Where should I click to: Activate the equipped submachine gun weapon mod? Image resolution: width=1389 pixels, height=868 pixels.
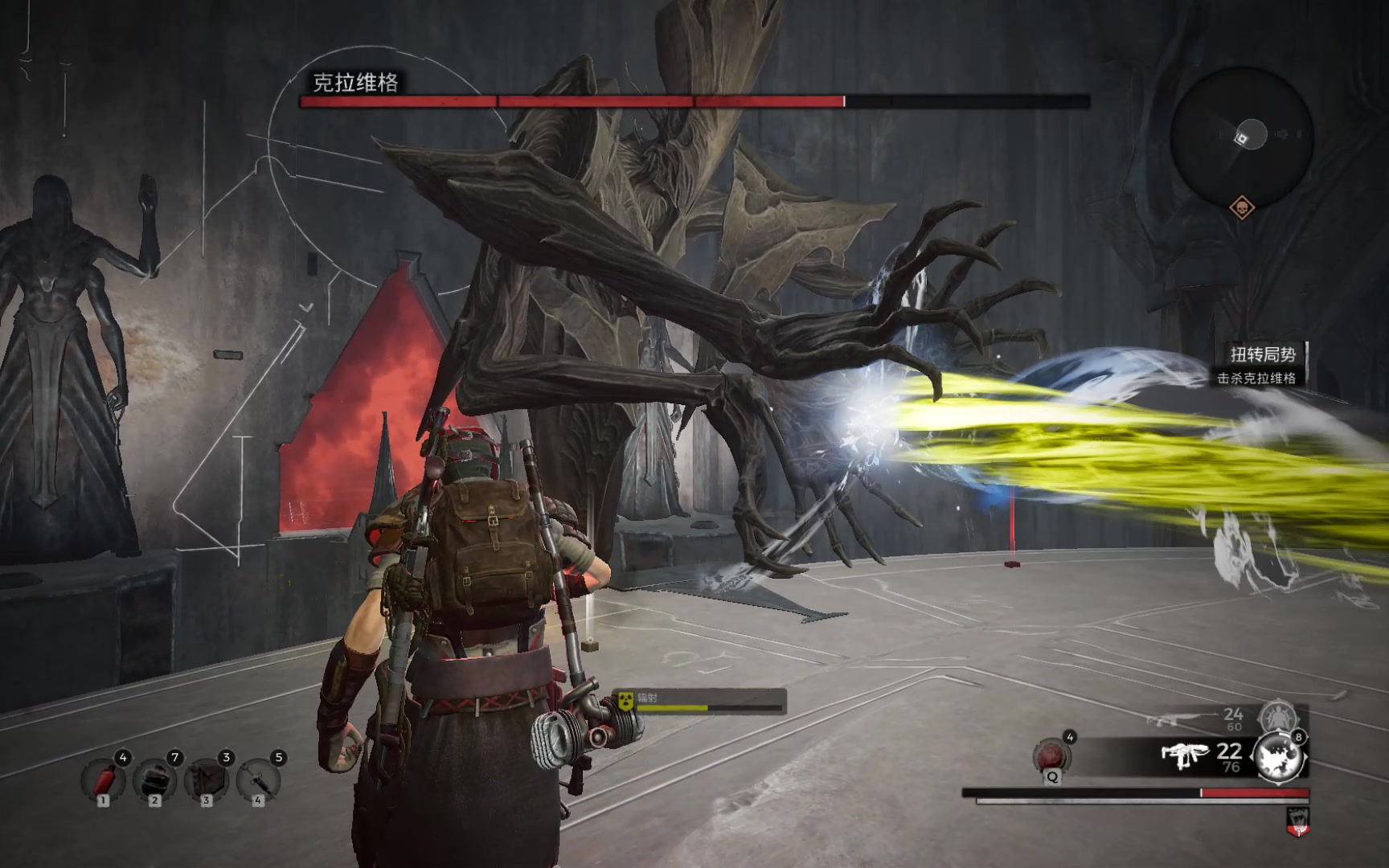point(1280,756)
